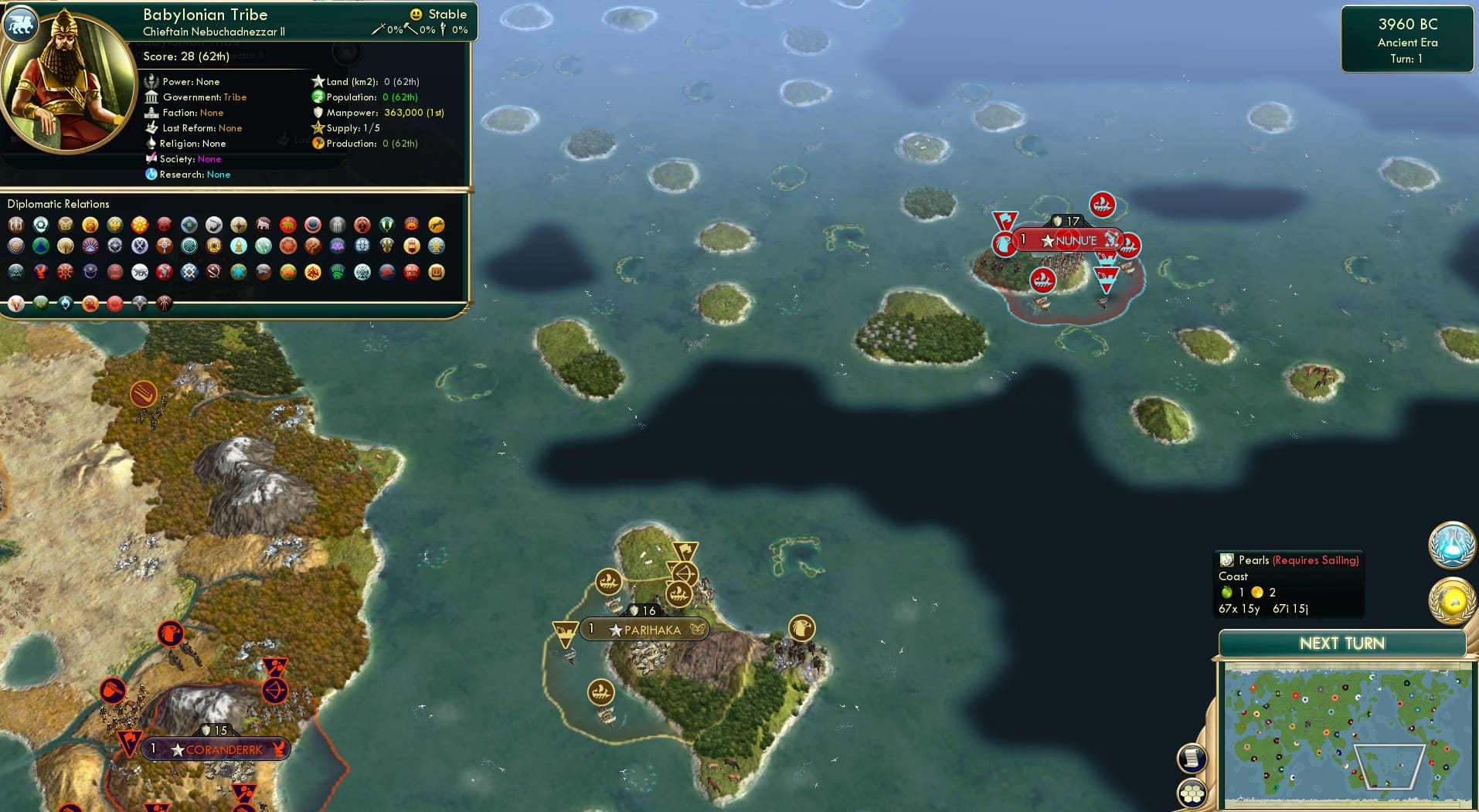This screenshot has width=1479, height=812.
Task: Click the Supply star icon
Action: (x=318, y=128)
